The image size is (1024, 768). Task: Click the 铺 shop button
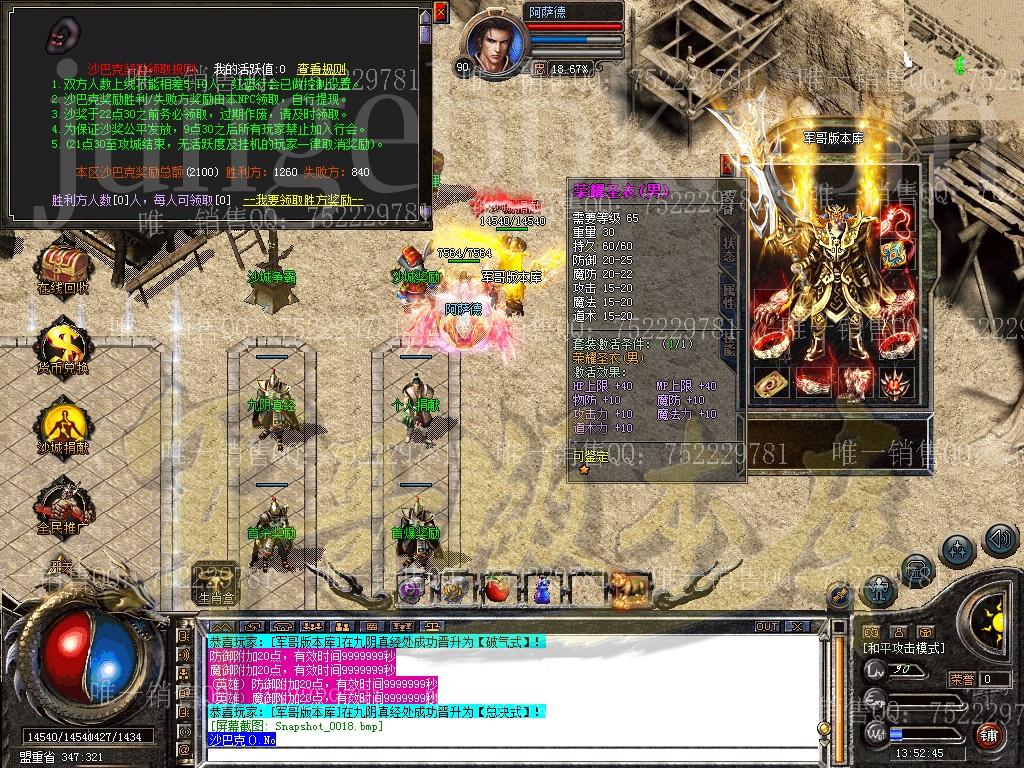[988, 734]
